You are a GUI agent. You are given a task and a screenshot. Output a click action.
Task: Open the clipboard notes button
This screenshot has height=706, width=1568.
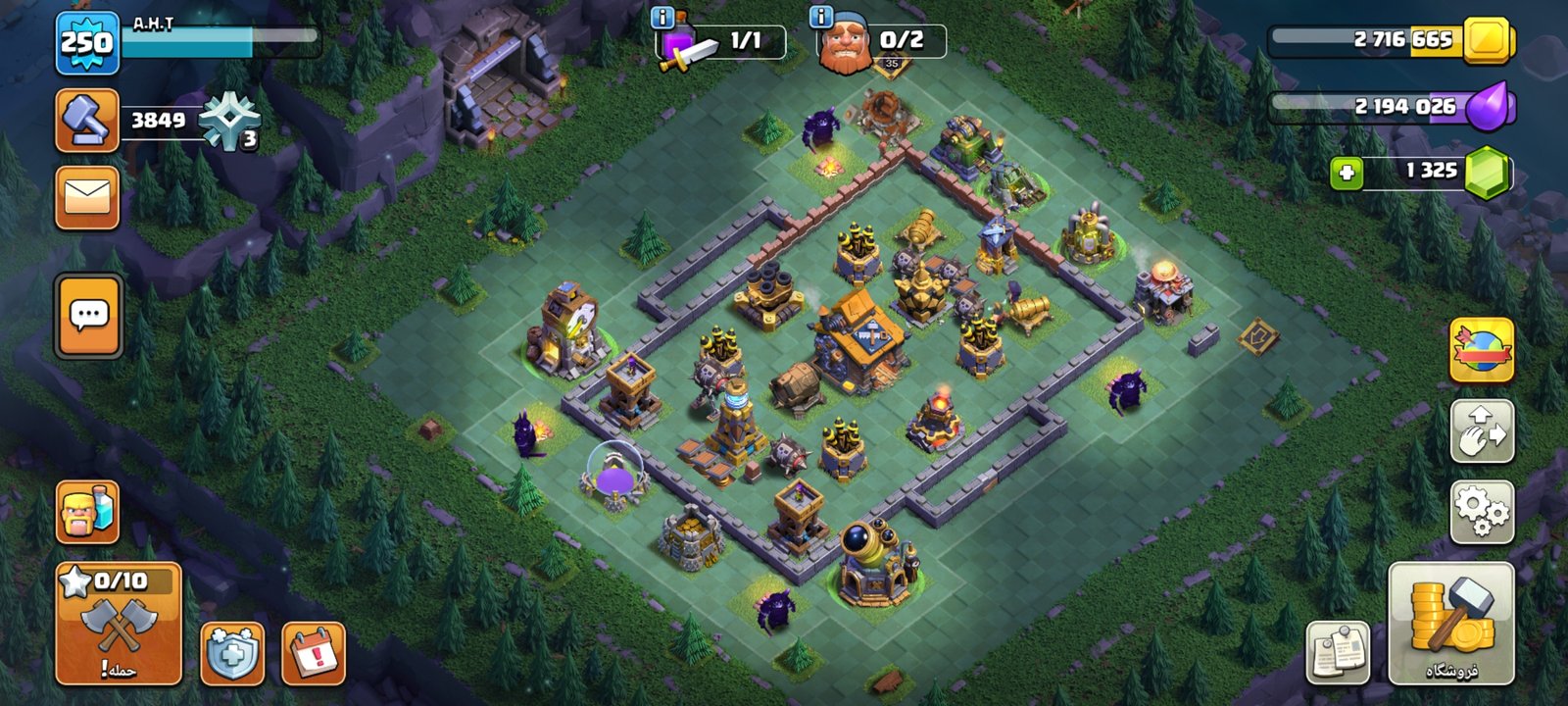click(1337, 652)
